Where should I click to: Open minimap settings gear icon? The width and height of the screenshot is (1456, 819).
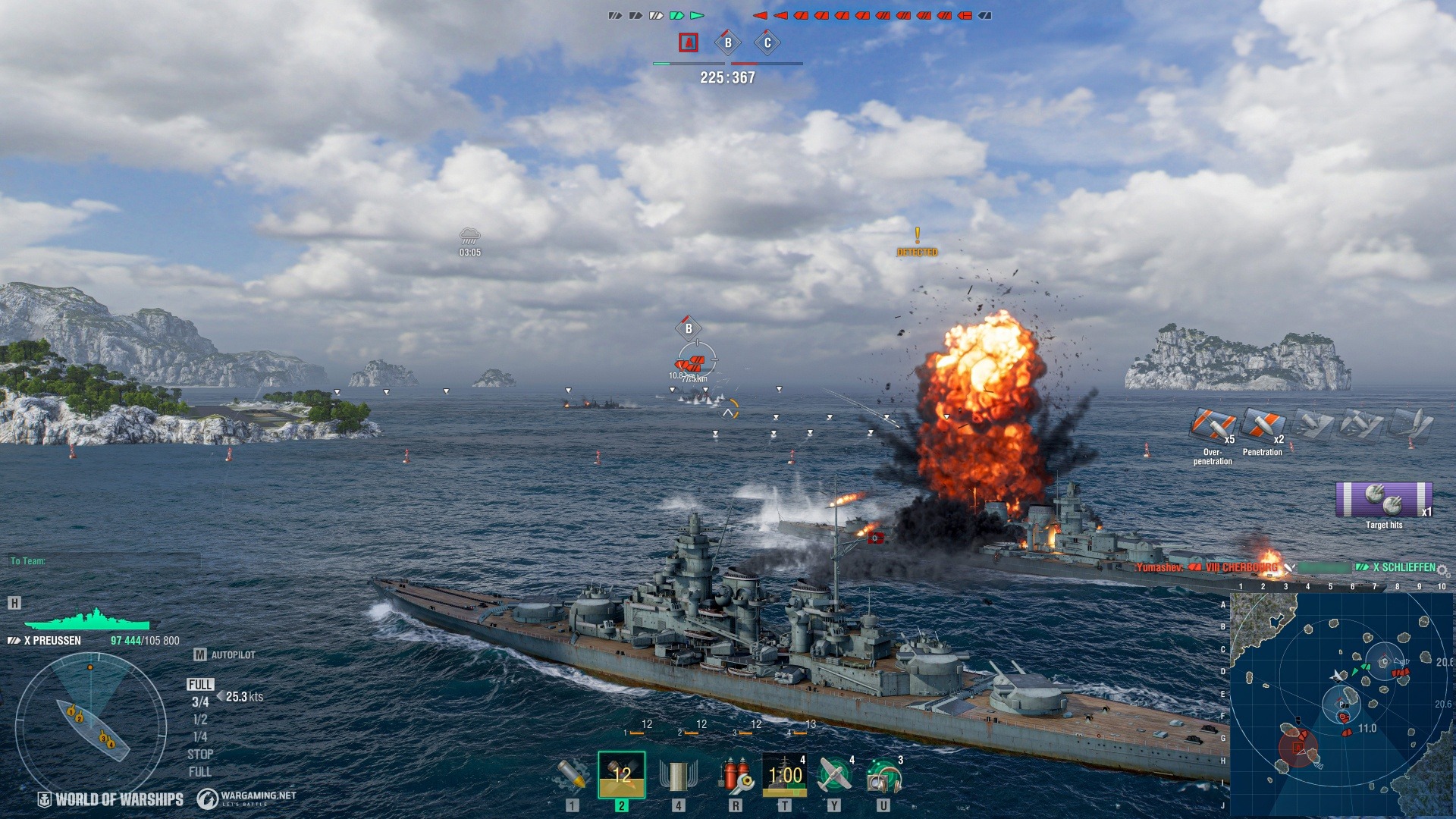point(1442,570)
